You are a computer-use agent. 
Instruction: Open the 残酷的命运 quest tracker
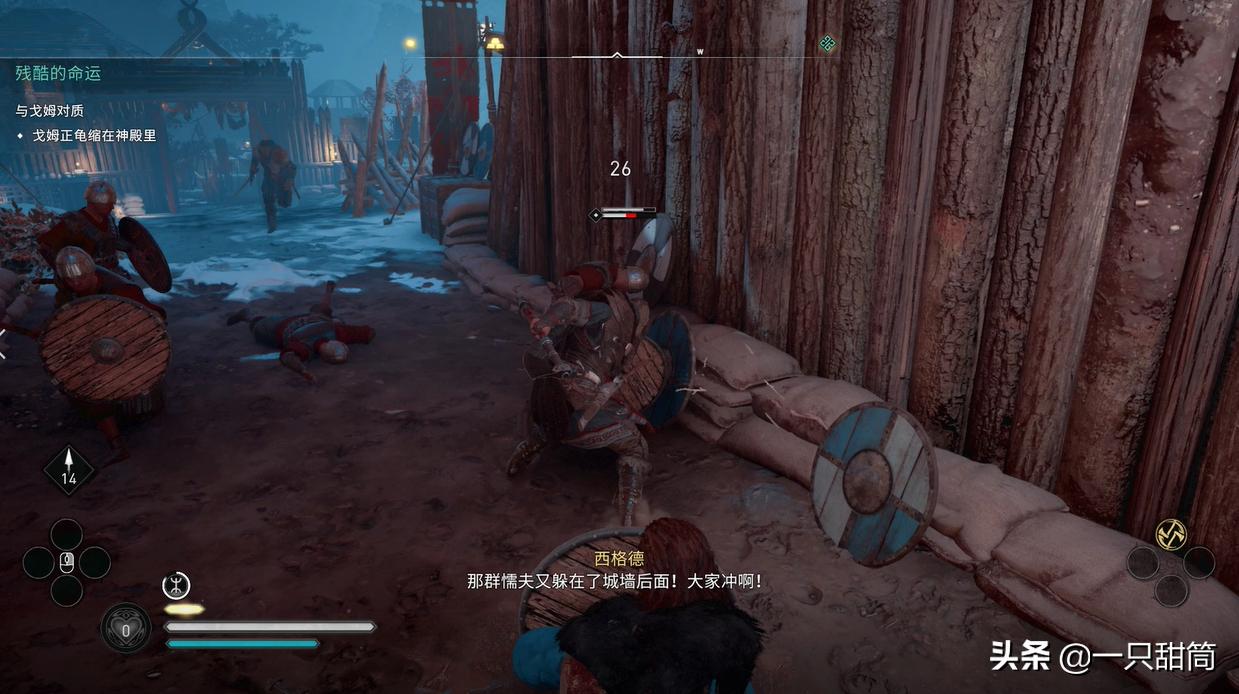point(58,73)
